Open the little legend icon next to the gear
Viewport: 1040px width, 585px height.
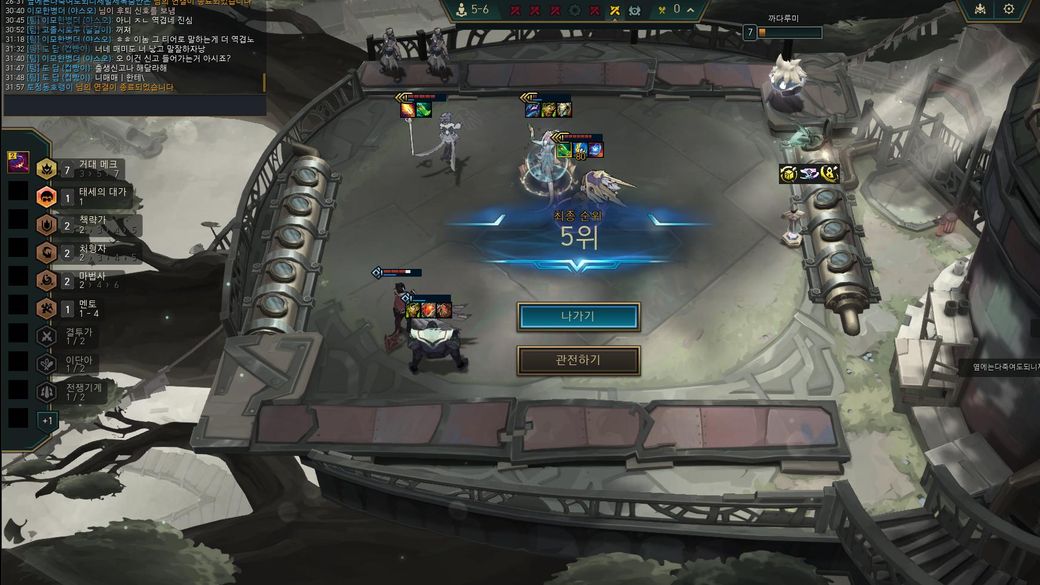coord(977,9)
